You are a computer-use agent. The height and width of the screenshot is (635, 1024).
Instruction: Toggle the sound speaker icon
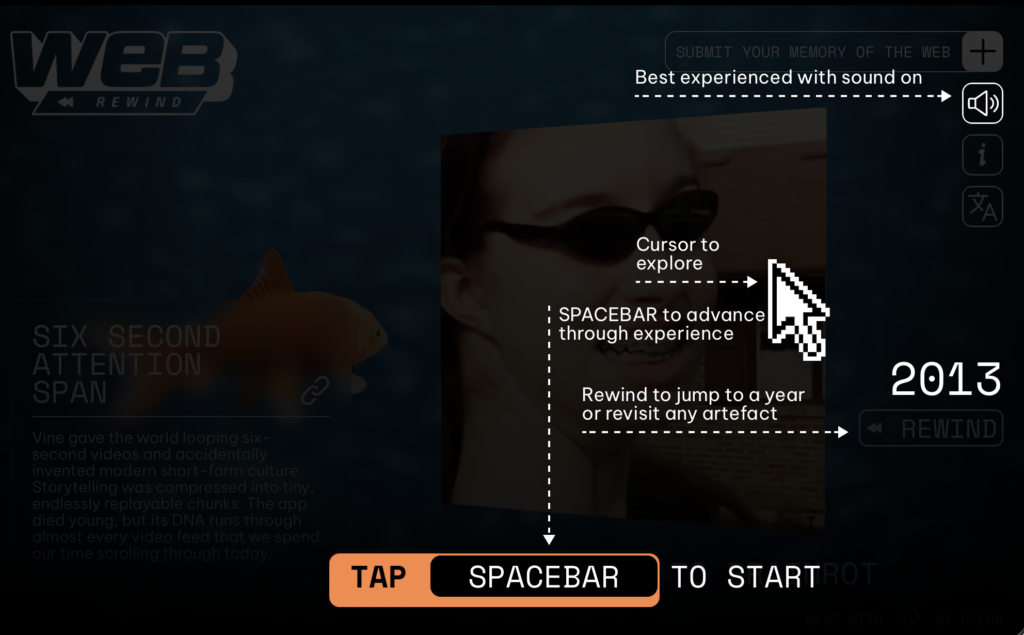[x=982, y=103]
